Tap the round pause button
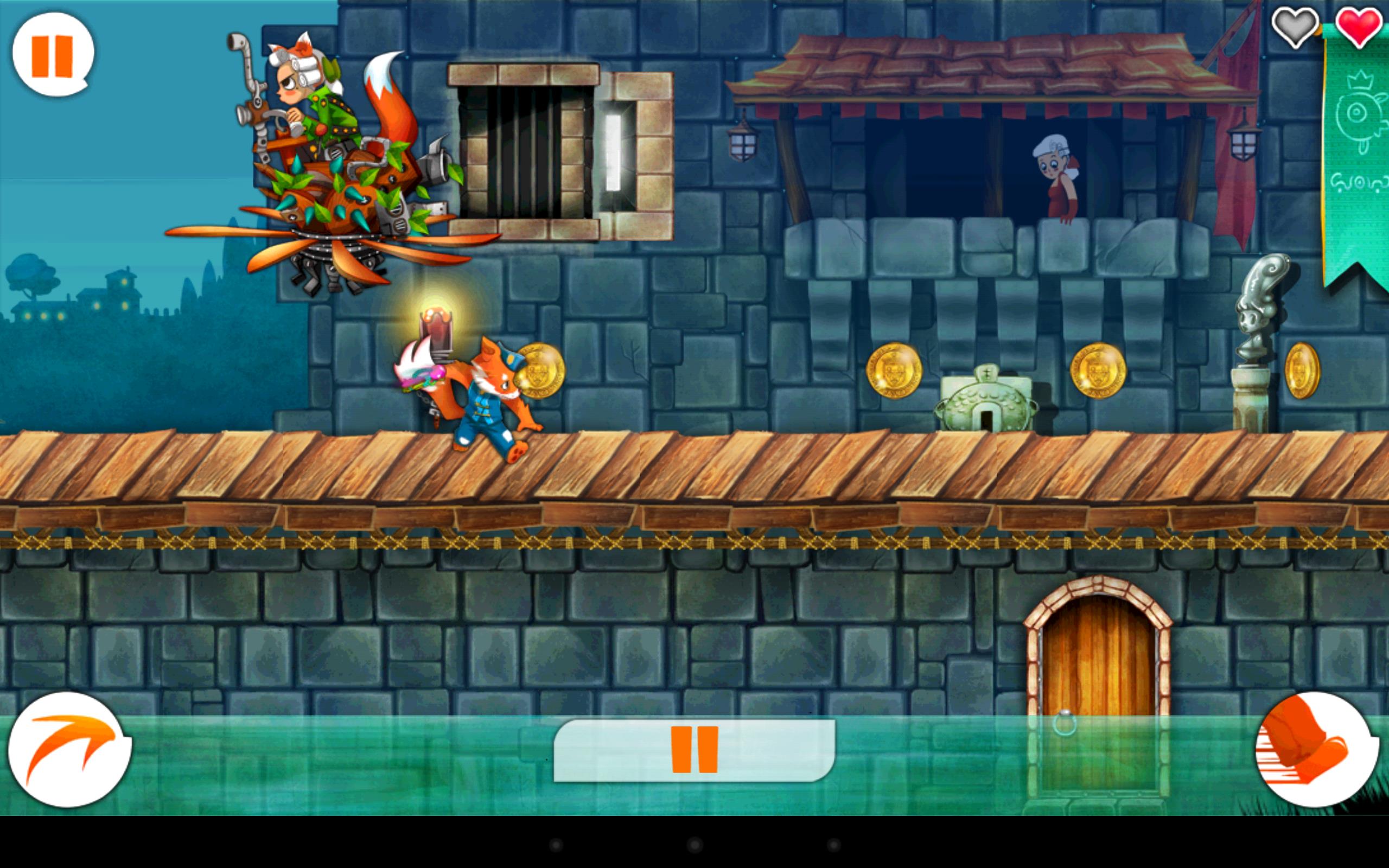 click(53, 55)
